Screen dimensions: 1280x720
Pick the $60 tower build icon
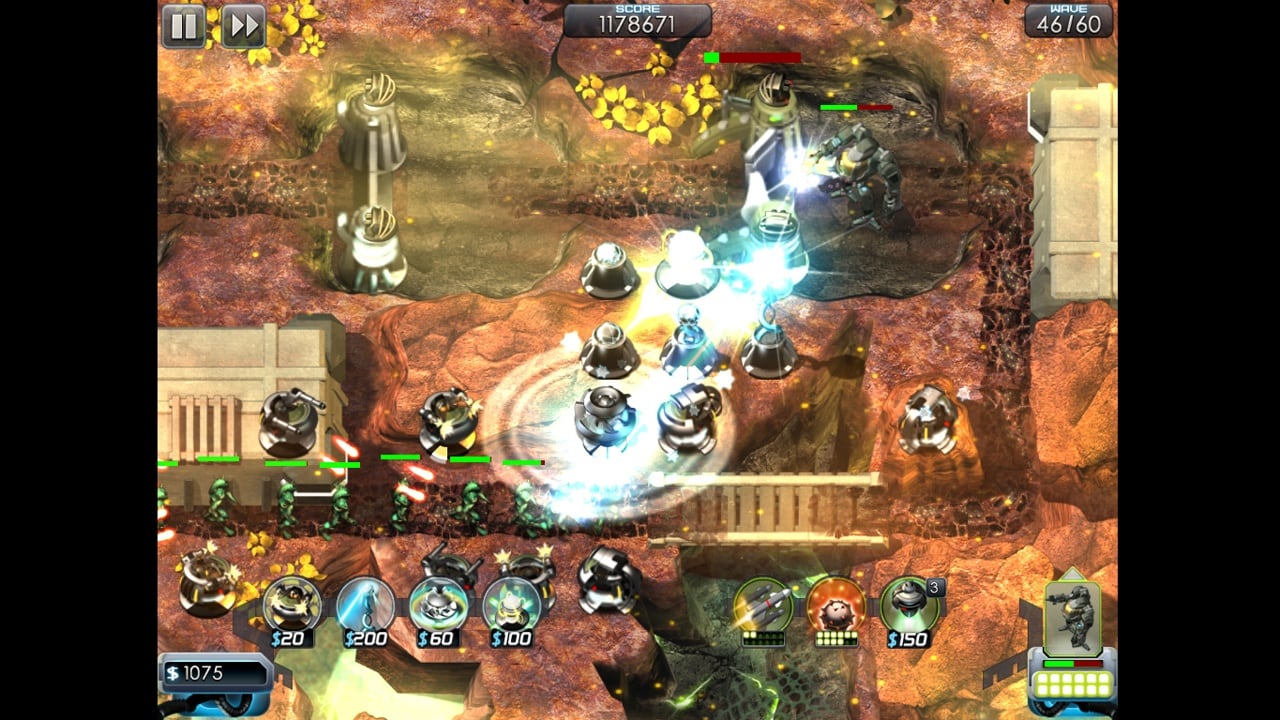[x=438, y=606]
